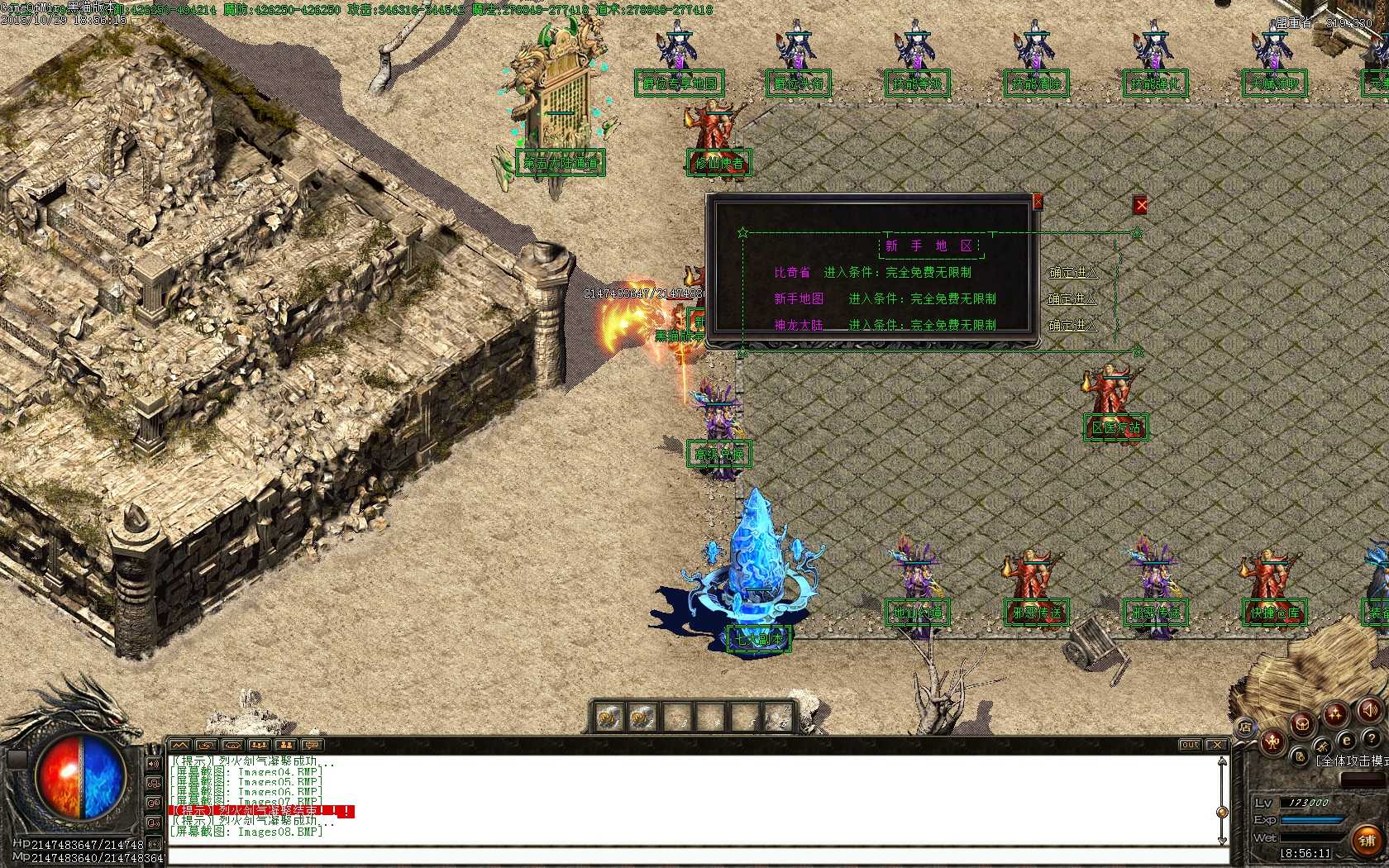The height and width of the screenshot is (868, 1389).
Task: Open the chat bubble icon above the chat log
Action: pyautogui.click(x=311, y=745)
